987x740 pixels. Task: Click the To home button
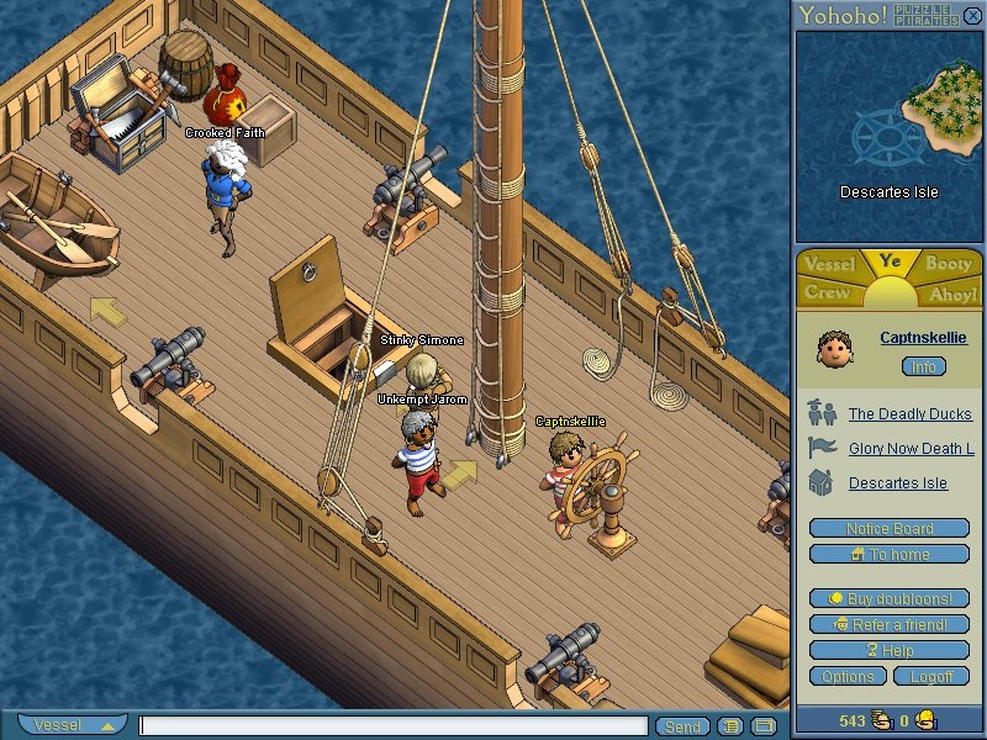pos(889,555)
